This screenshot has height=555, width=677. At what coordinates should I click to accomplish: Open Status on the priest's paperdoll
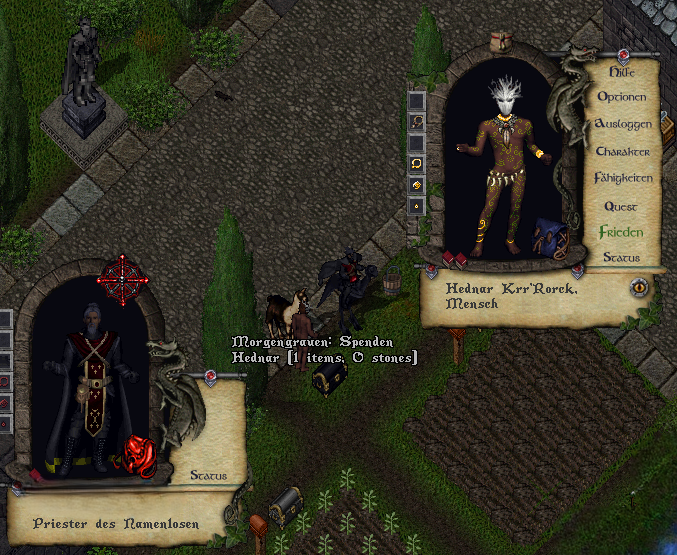click(208, 476)
